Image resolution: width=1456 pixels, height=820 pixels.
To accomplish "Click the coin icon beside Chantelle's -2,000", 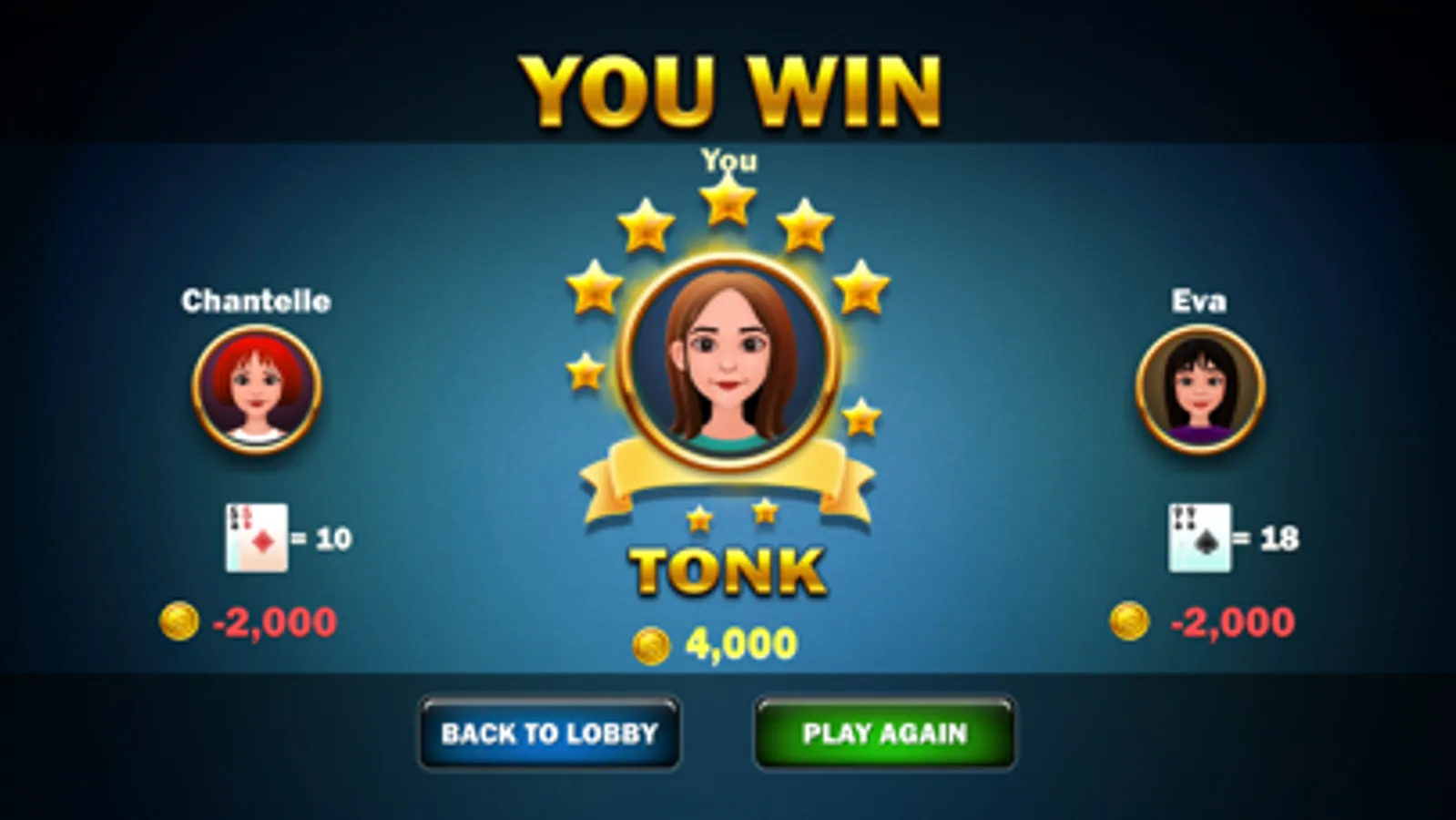I will (x=182, y=621).
